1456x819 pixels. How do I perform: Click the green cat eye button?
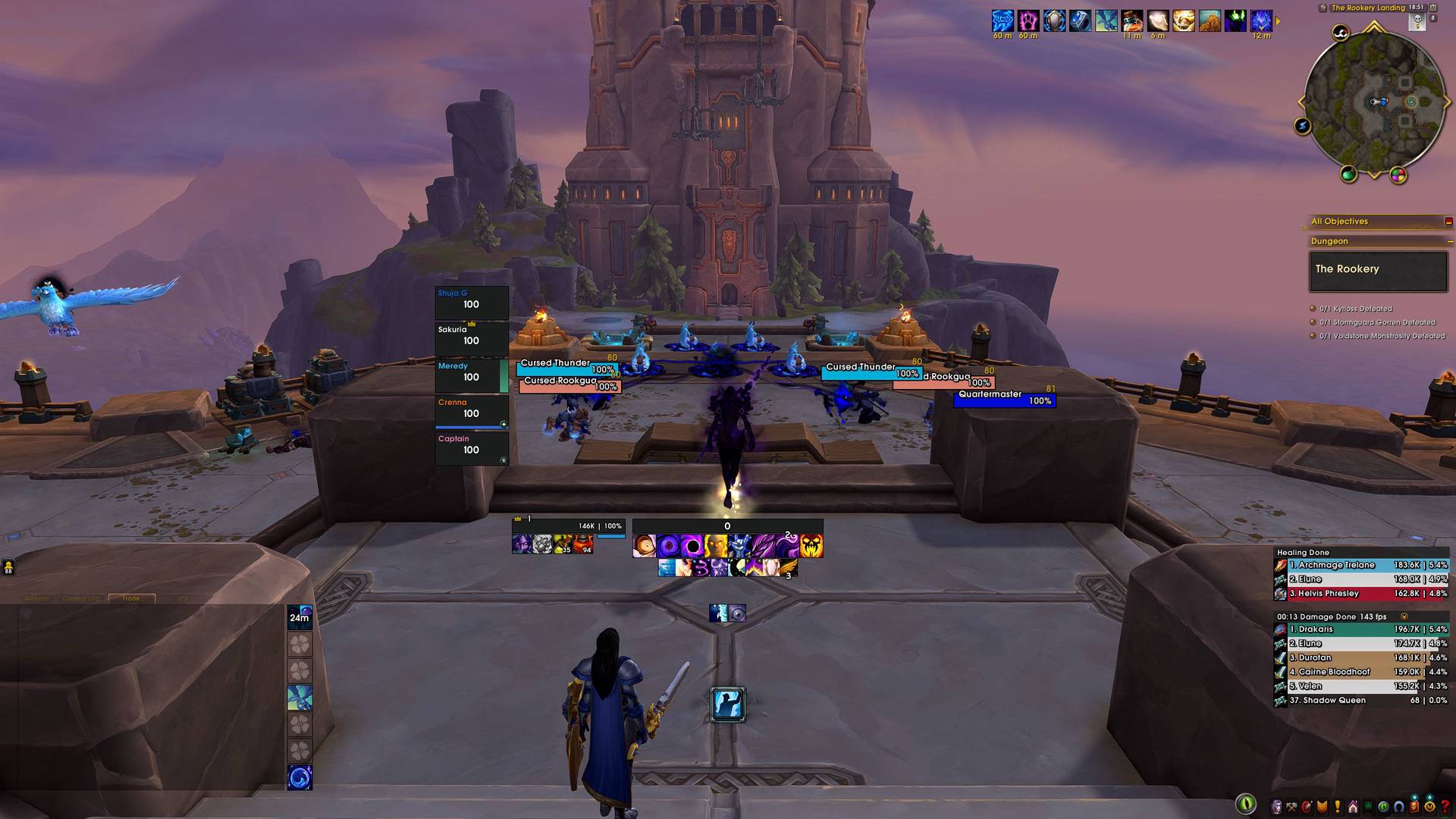point(1246,804)
